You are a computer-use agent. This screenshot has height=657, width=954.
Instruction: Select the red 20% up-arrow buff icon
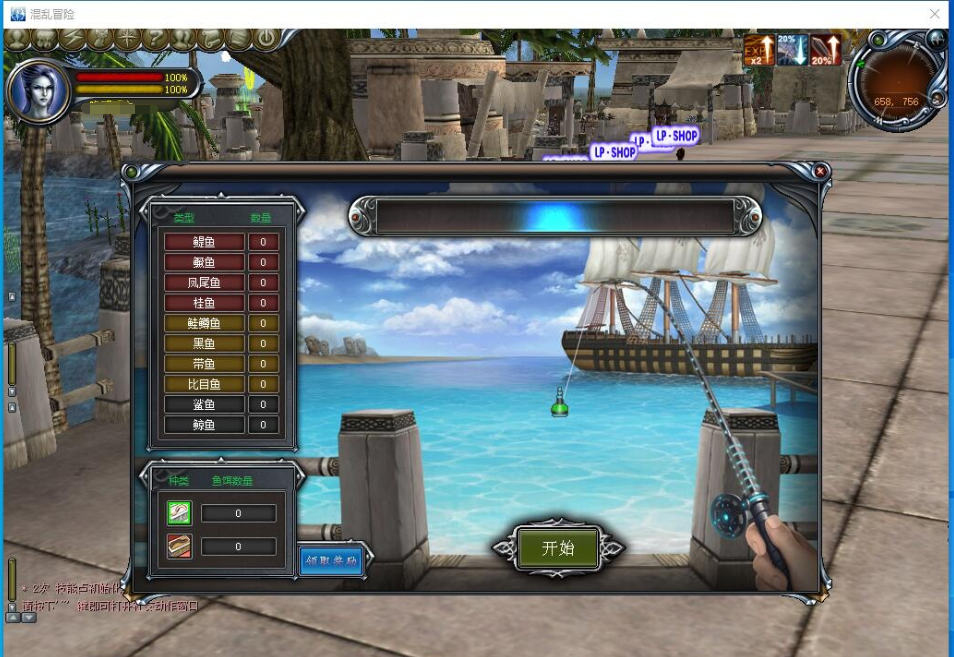[825, 50]
